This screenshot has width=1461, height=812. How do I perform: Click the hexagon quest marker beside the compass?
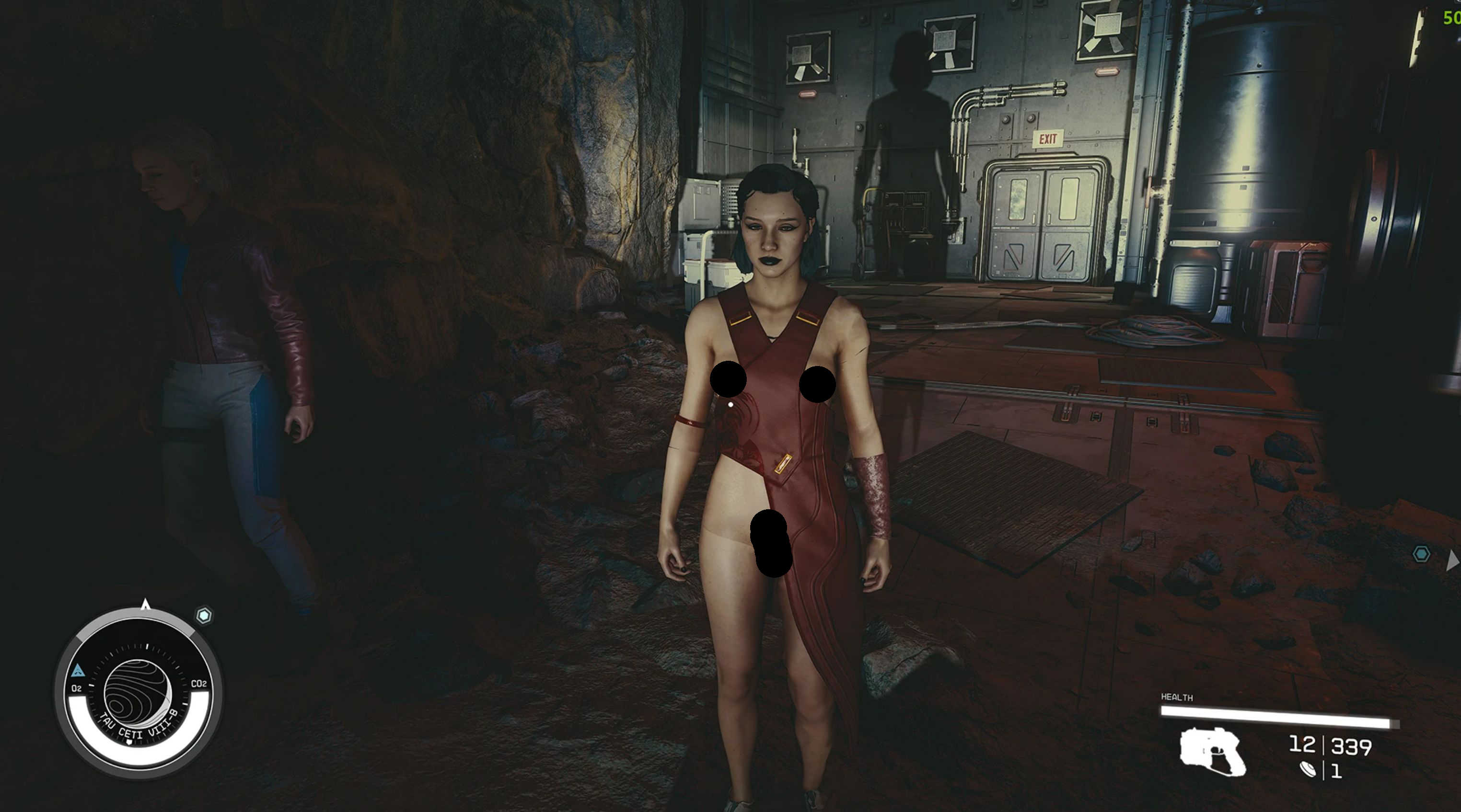click(x=204, y=616)
